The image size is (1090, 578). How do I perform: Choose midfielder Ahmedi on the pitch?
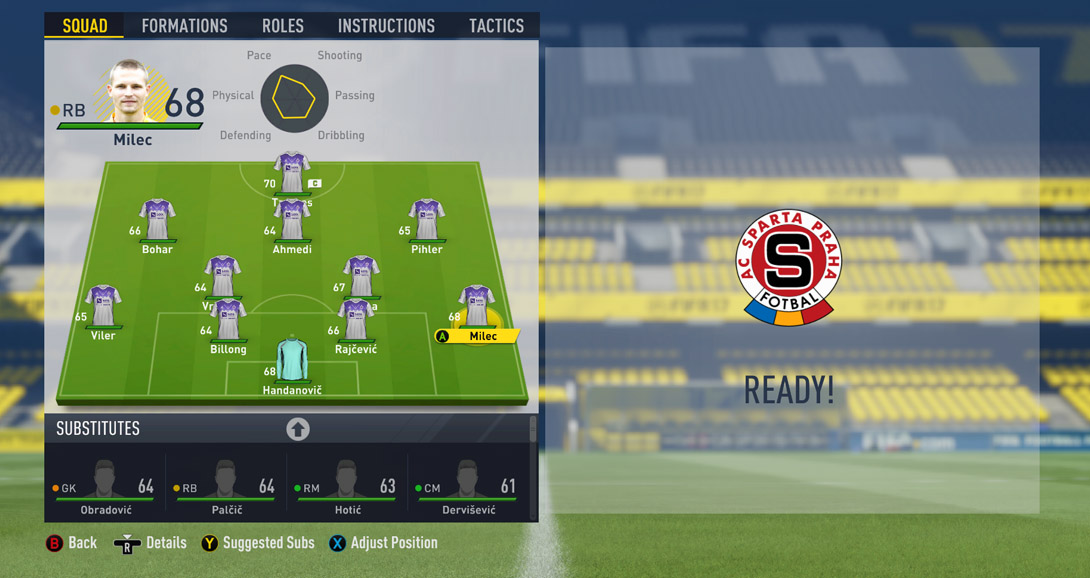point(292,222)
